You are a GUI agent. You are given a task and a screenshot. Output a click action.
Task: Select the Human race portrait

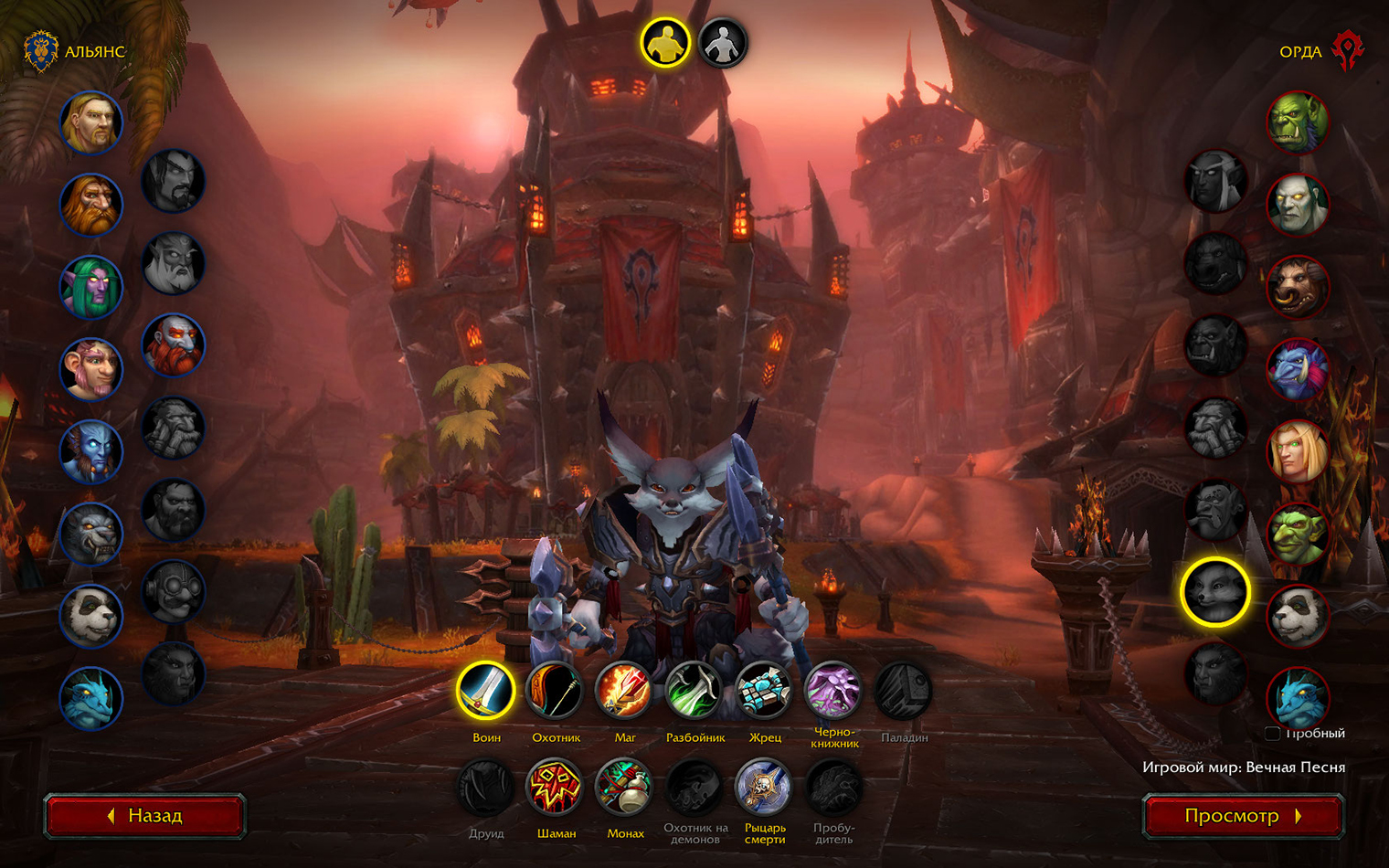(x=91, y=122)
